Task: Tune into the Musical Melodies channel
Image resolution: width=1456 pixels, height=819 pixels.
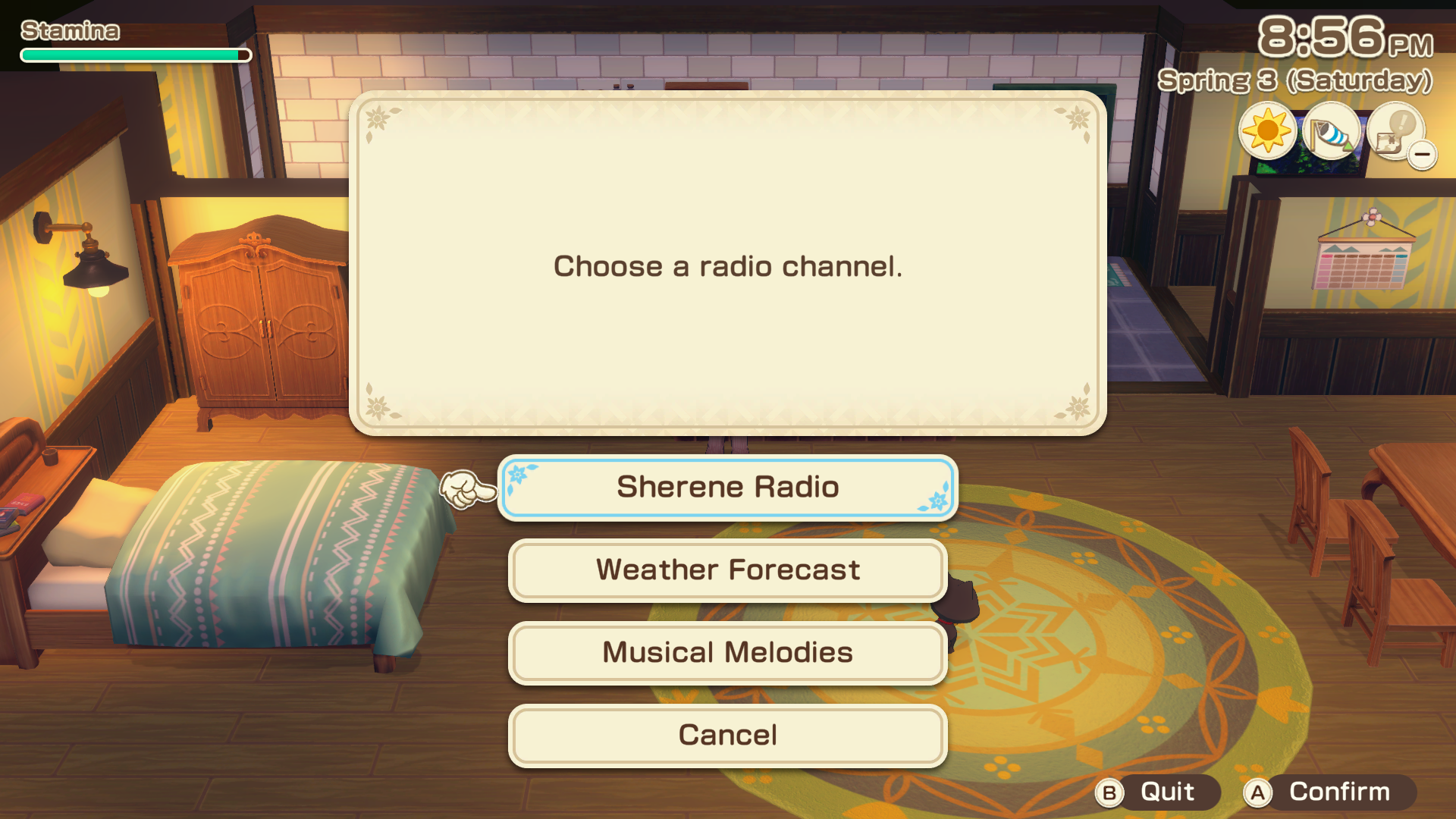Action: 726,652
